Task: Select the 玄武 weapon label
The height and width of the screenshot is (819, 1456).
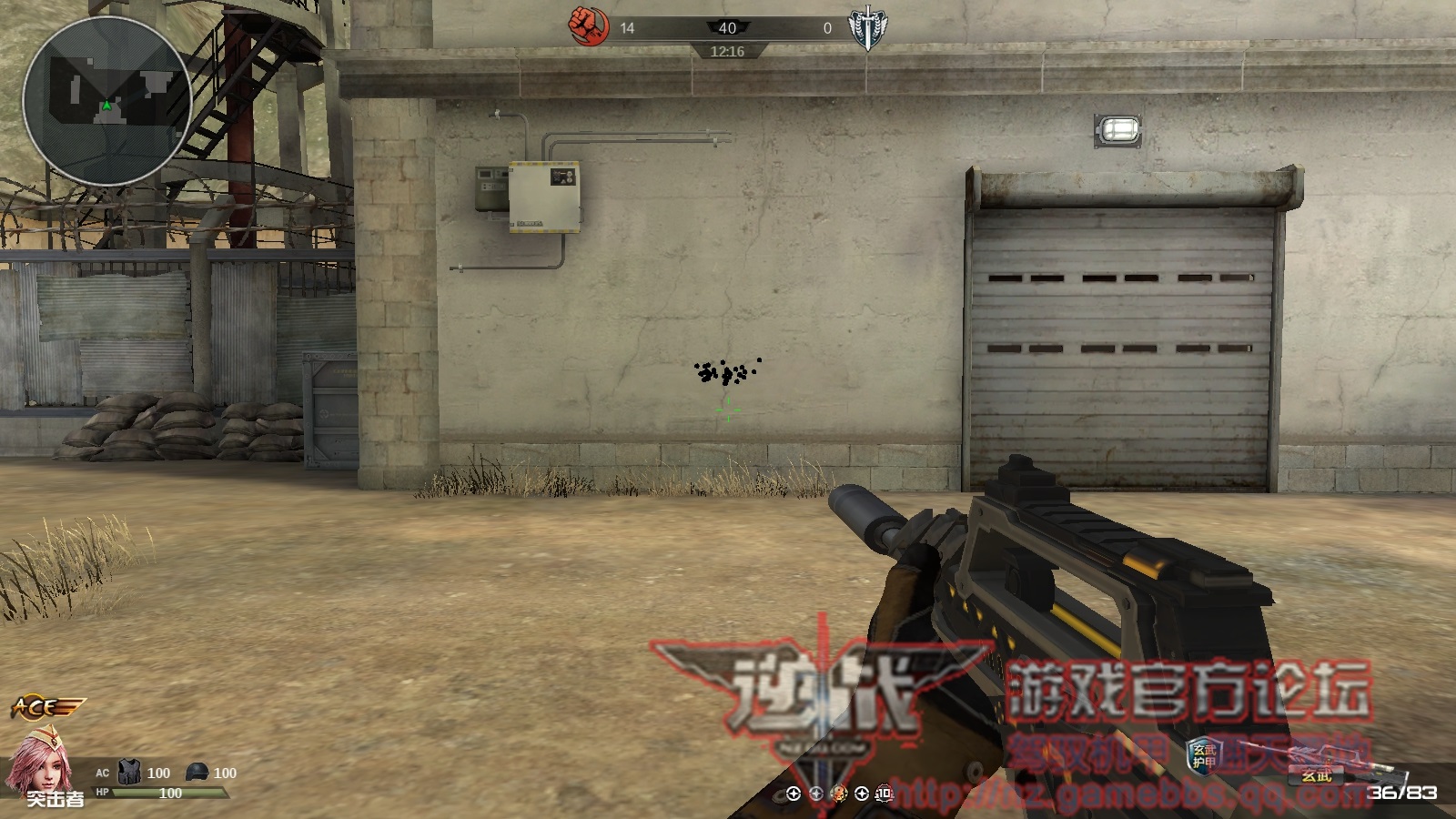Action: pyautogui.click(x=1316, y=775)
